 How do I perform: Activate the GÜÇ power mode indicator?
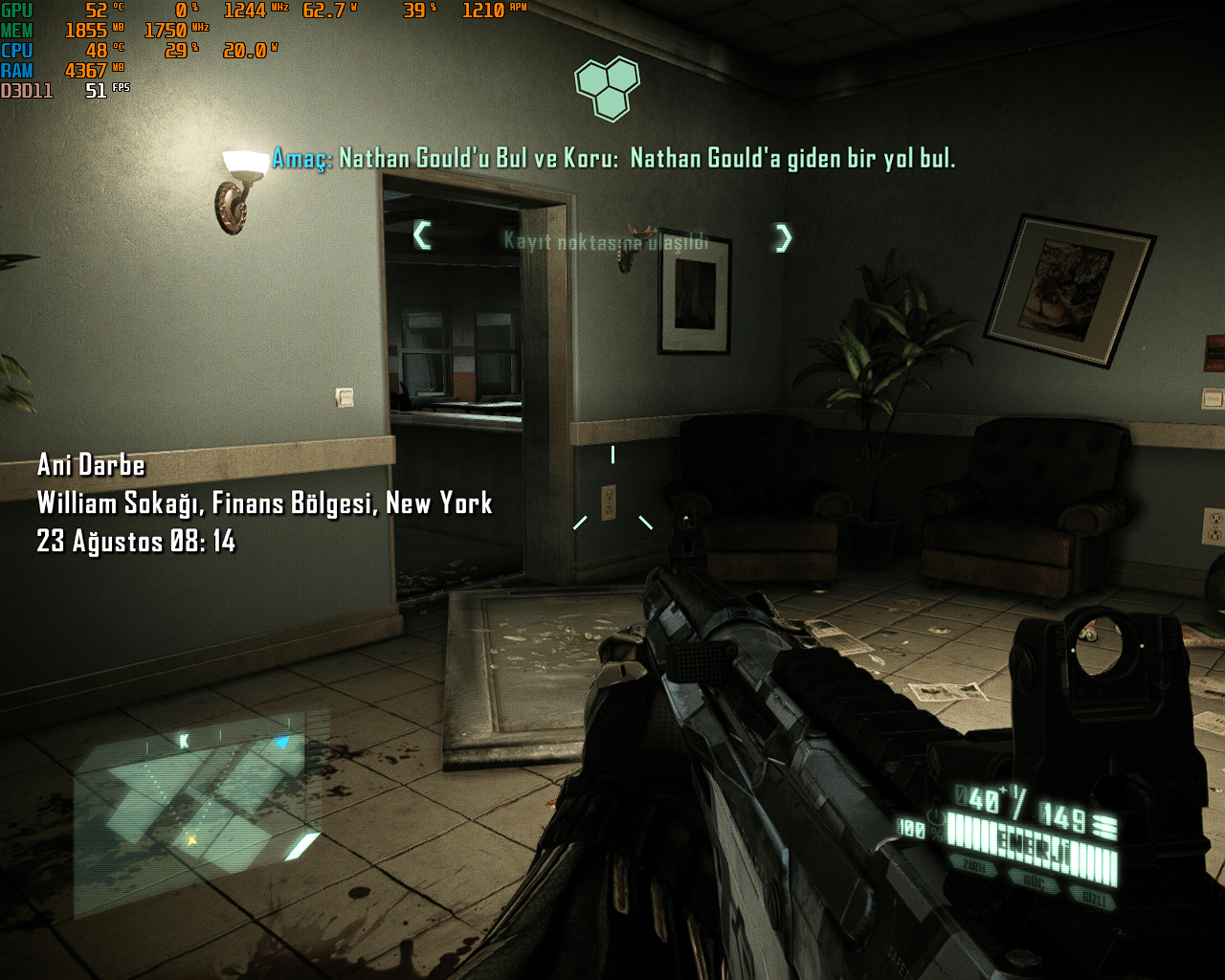[1034, 882]
